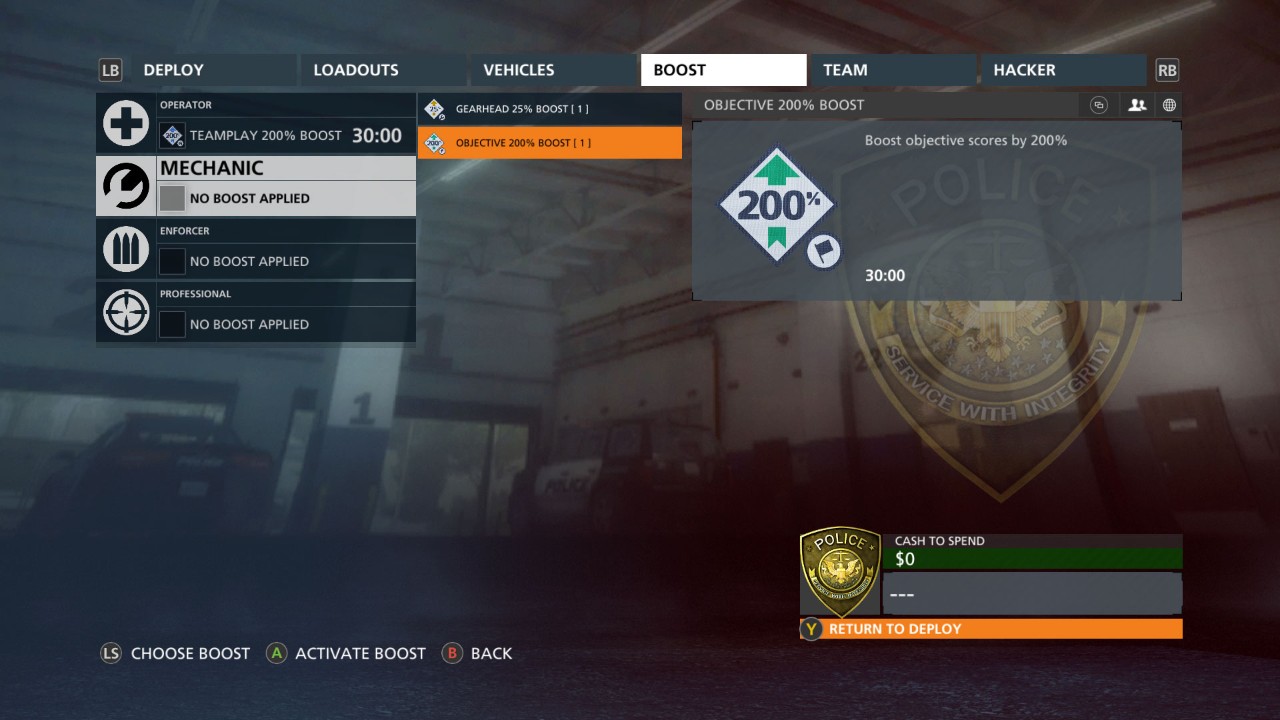Viewport: 1280px width, 720px height.
Task: Open the two-person friends icon
Action: tap(1136, 105)
